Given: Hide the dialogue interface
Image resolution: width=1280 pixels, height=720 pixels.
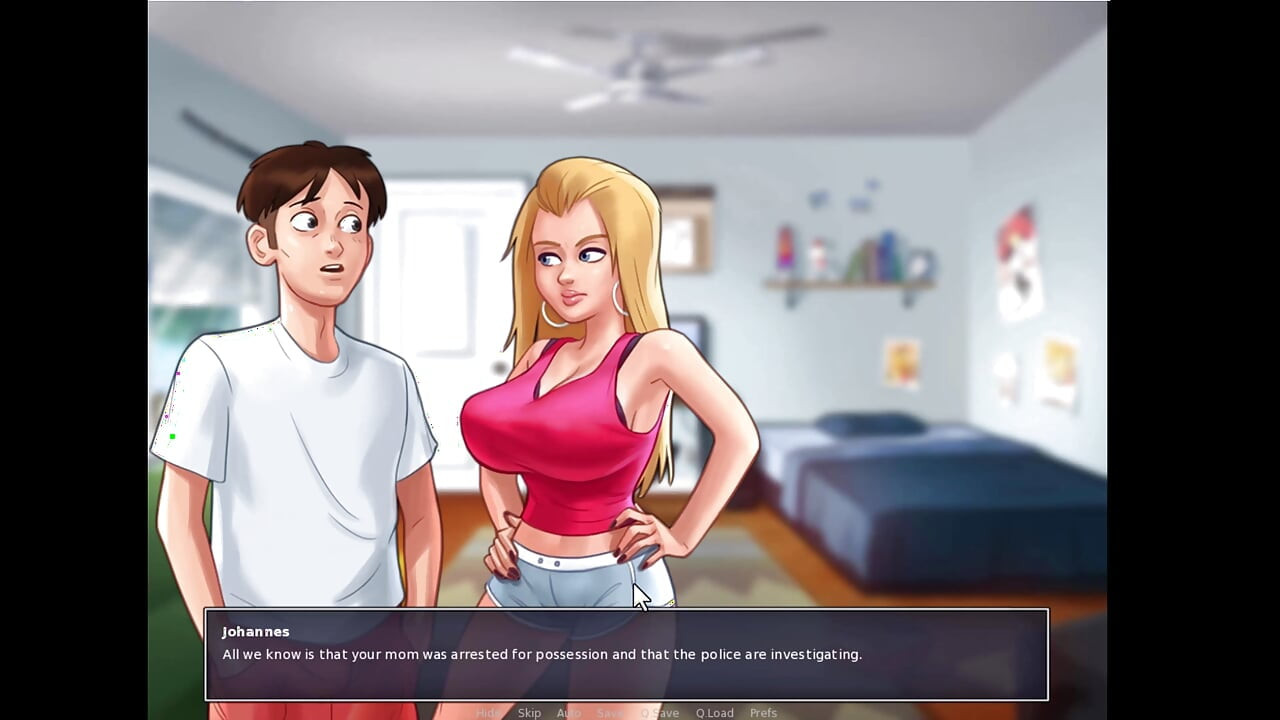Looking at the screenshot, I should 488,712.
